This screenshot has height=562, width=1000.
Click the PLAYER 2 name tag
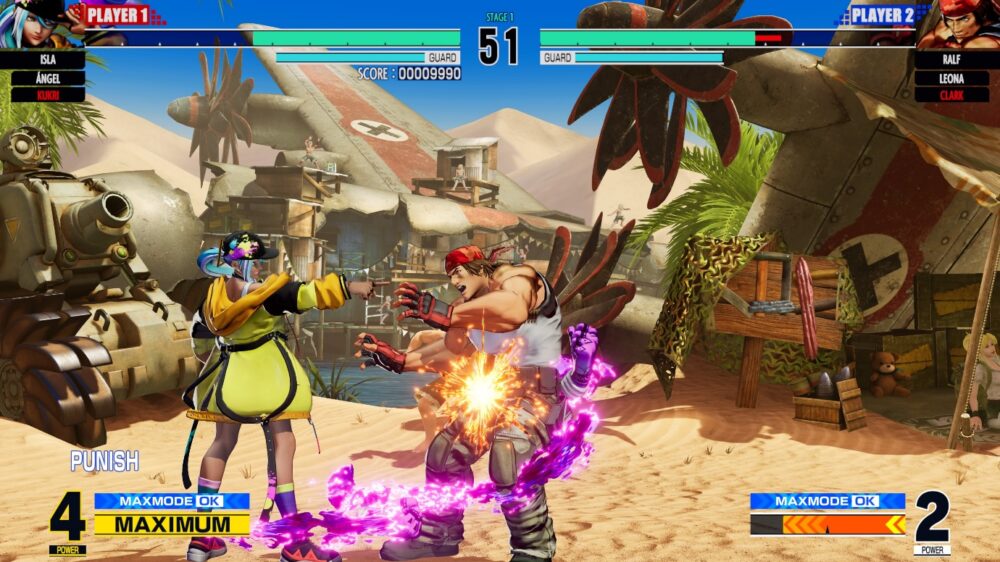[x=882, y=15]
